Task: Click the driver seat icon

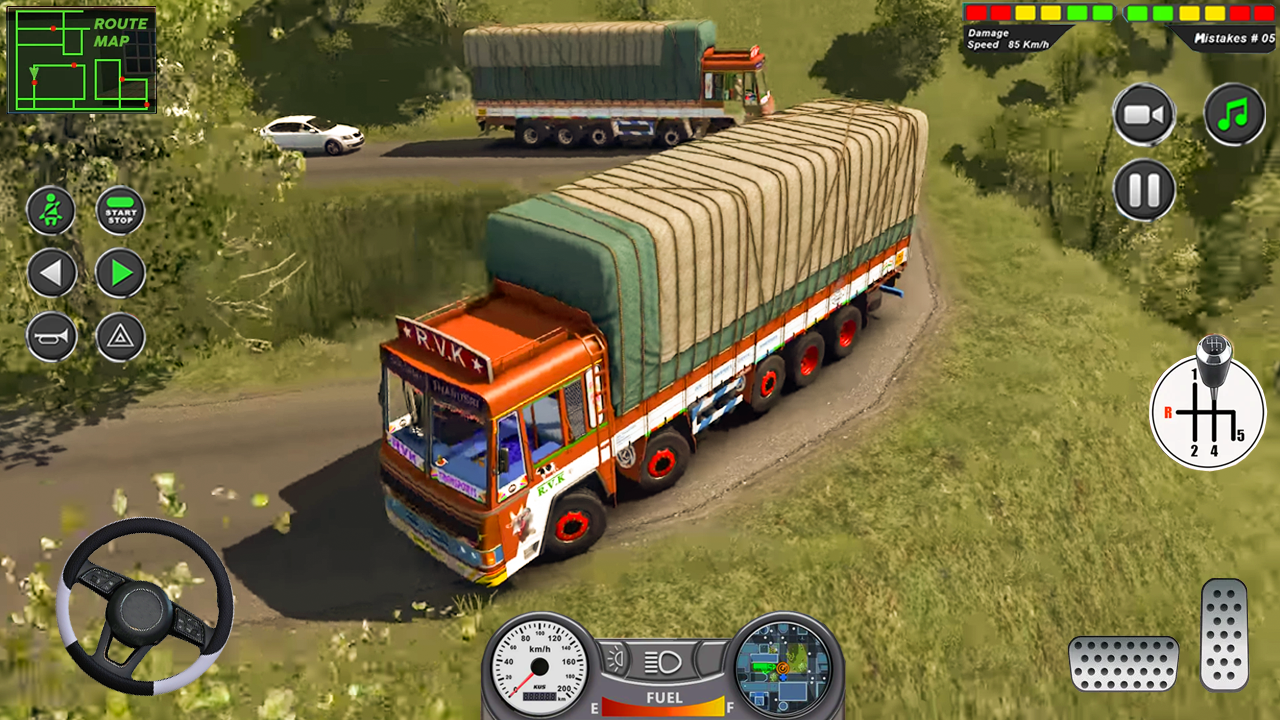Action: click(x=51, y=211)
